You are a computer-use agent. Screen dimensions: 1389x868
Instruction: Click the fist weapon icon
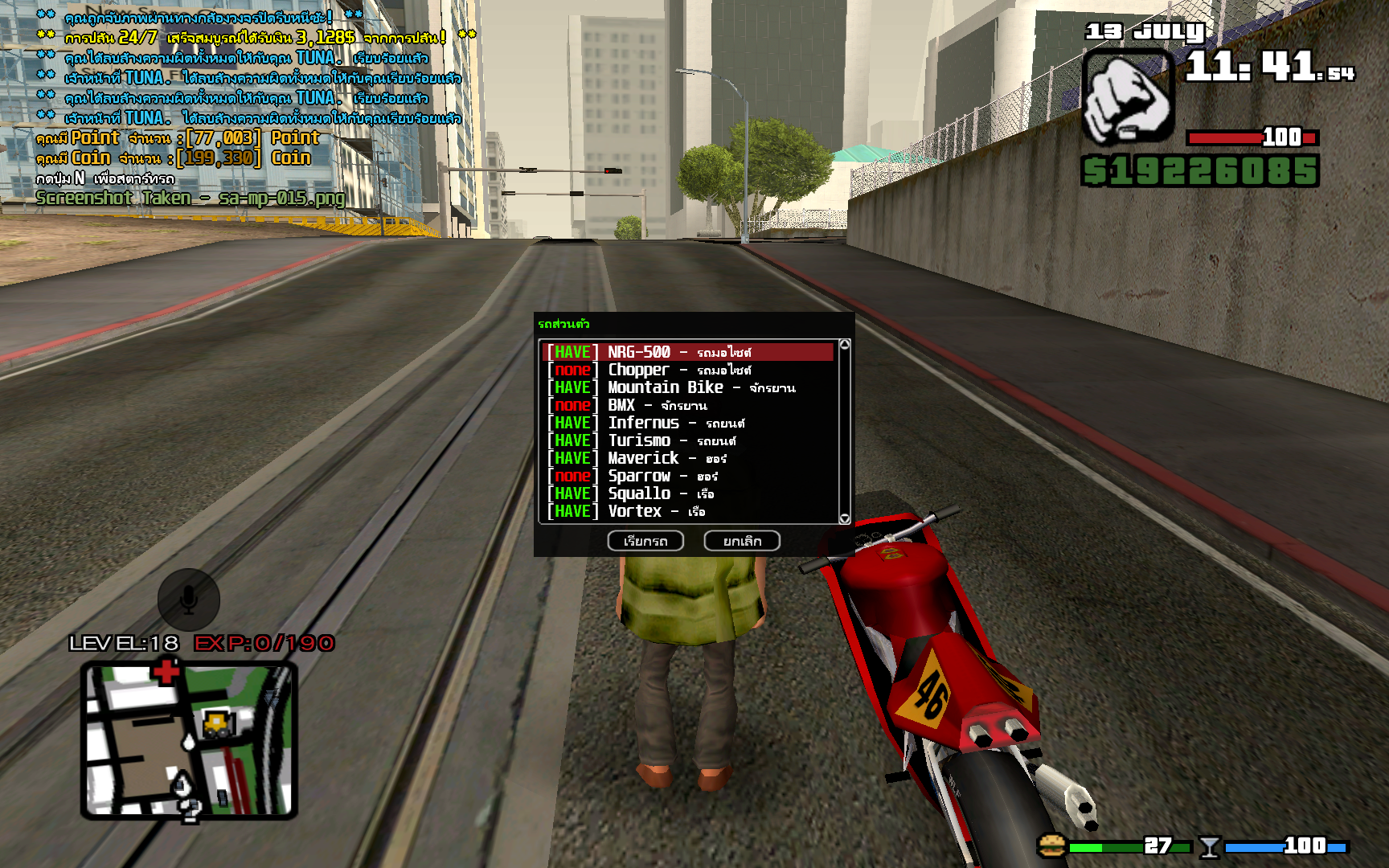[1128, 97]
